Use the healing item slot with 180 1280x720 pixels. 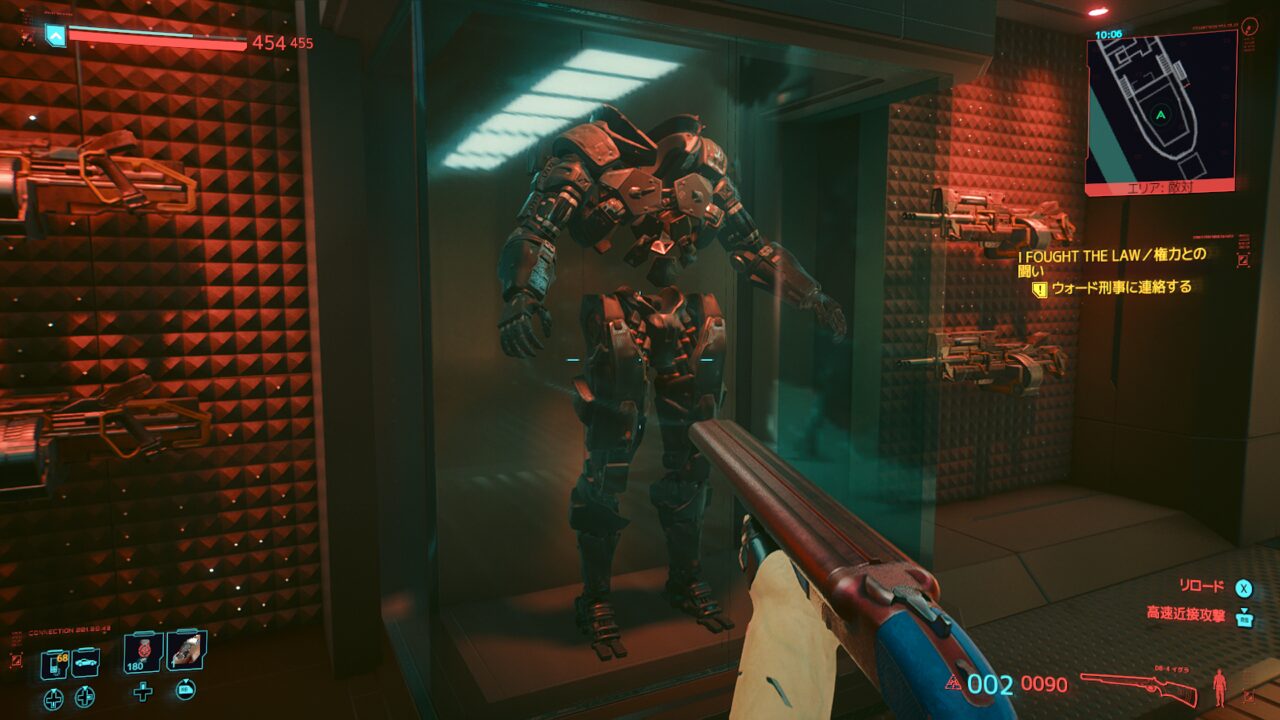[x=143, y=652]
